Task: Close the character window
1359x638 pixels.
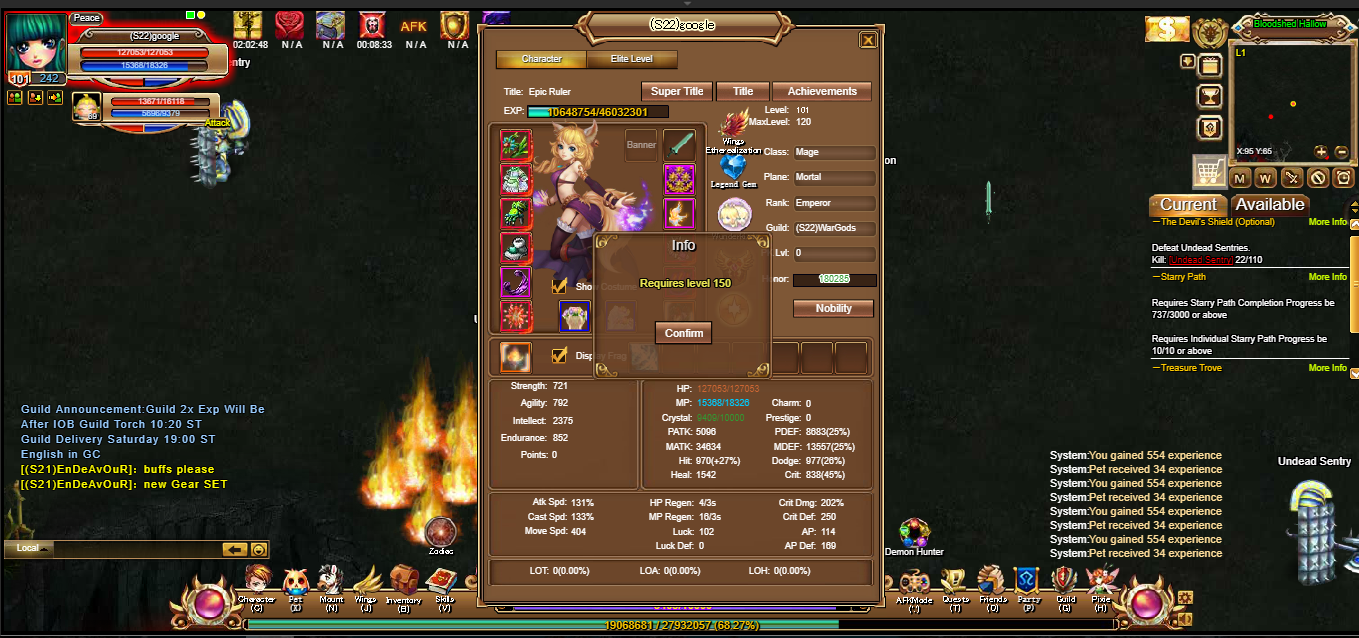Action: pyautogui.click(x=868, y=40)
